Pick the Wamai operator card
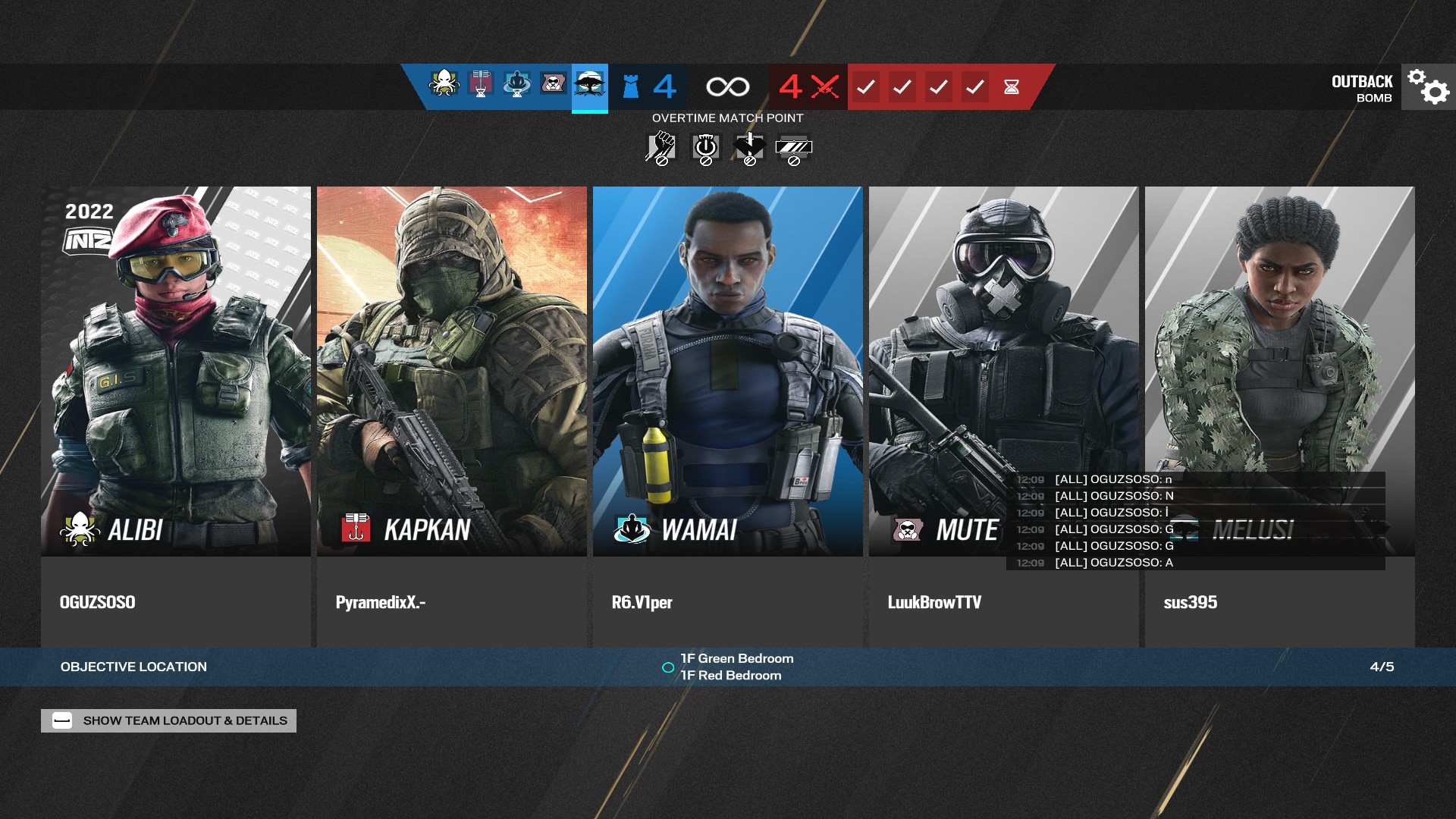This screenshot has width=1456, height=819. coord(728,372)
